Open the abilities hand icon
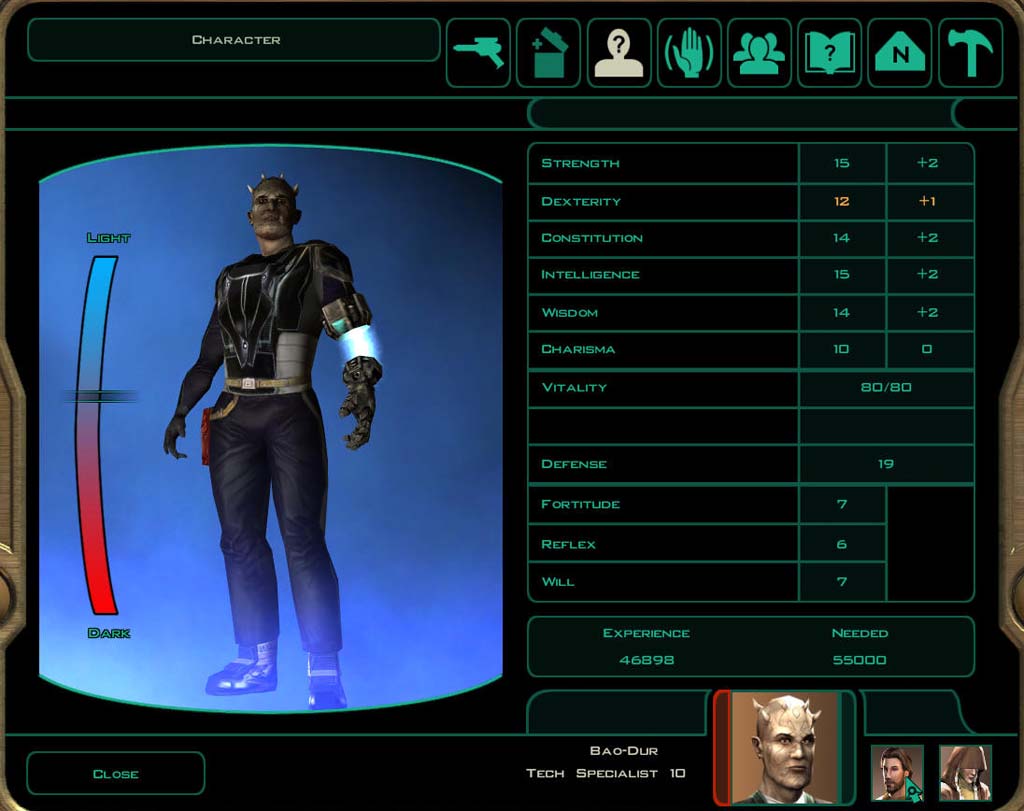Image resolution: width=1024 pixels, height=811 pixels. point(689,53)
